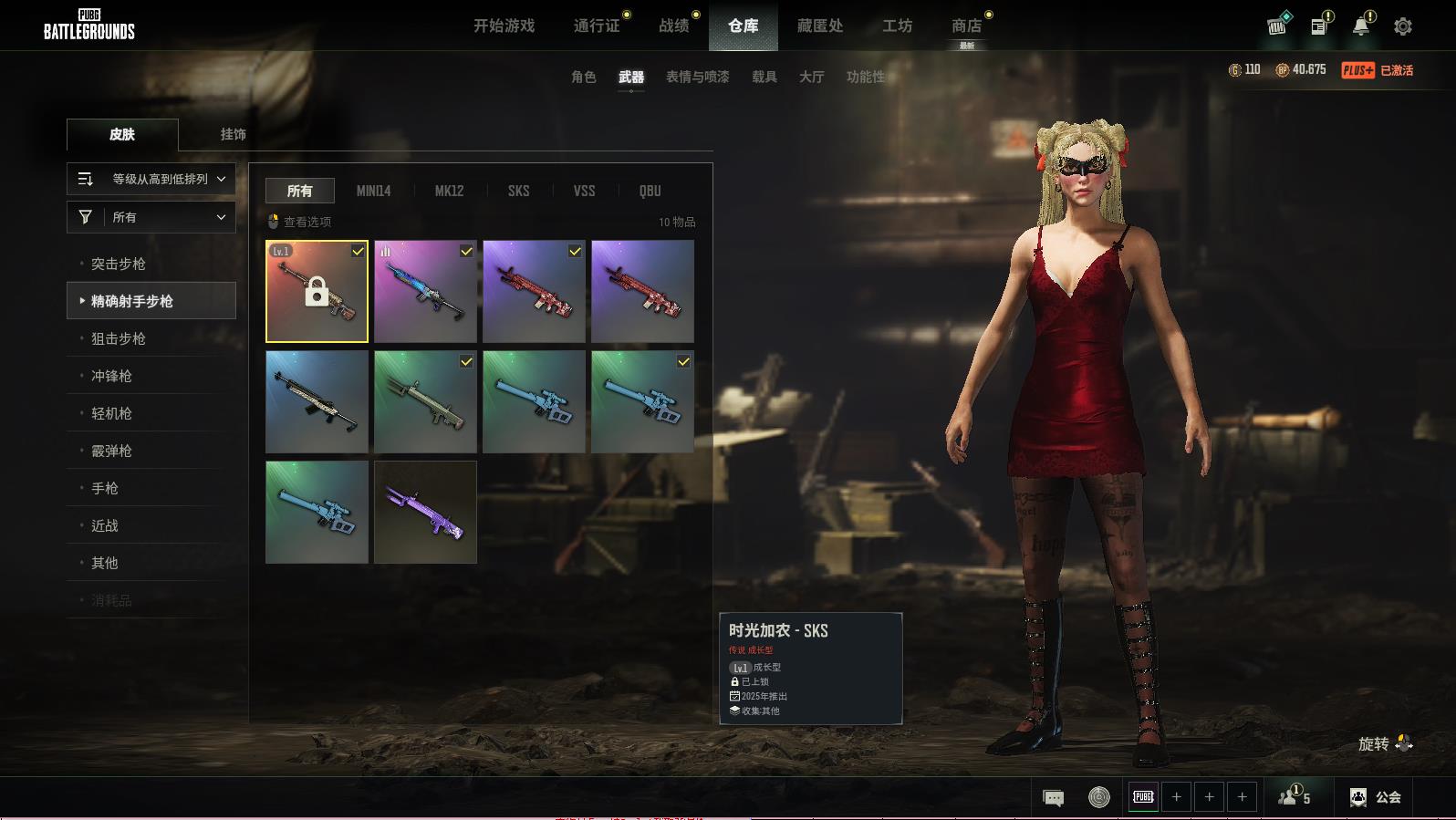
Task: Filter skins by VSS
Action: (x=584, y=191)
